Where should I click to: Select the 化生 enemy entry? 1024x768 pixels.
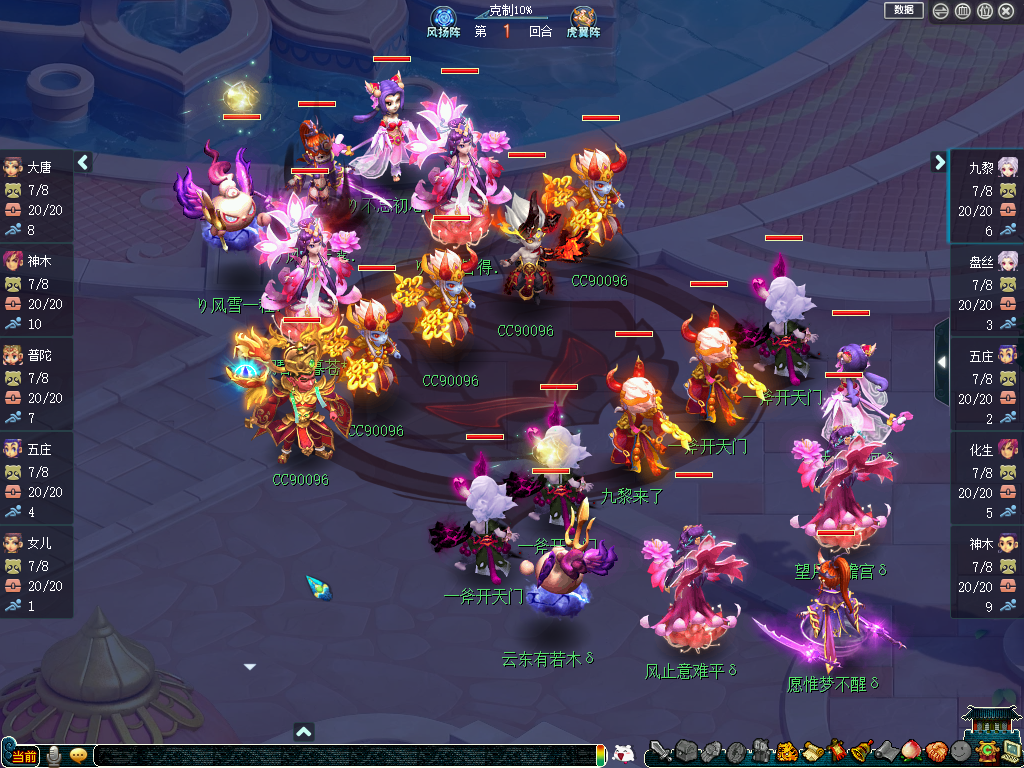[987, 479]
